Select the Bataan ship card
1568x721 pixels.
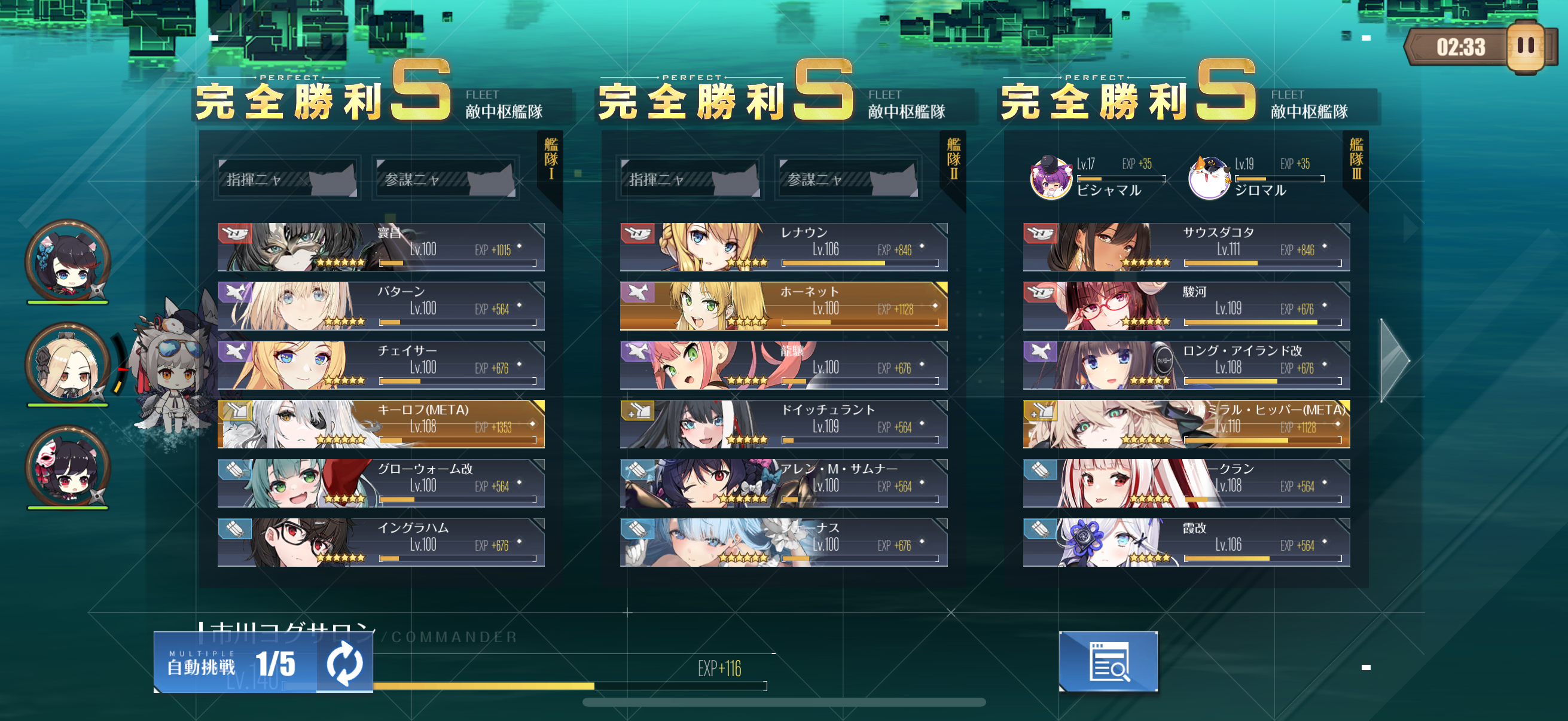click(x=381, y=305)
